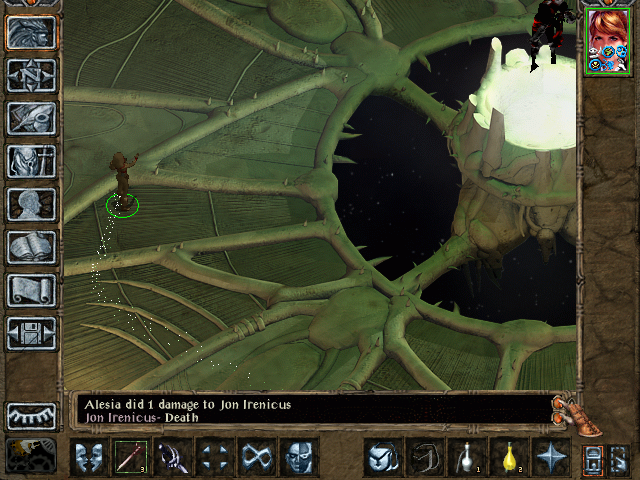Image resolution: width=640 pixels, height=480 pixels.
Task: Return to game view via top sidebar button
Action: (x=31, y=31)
